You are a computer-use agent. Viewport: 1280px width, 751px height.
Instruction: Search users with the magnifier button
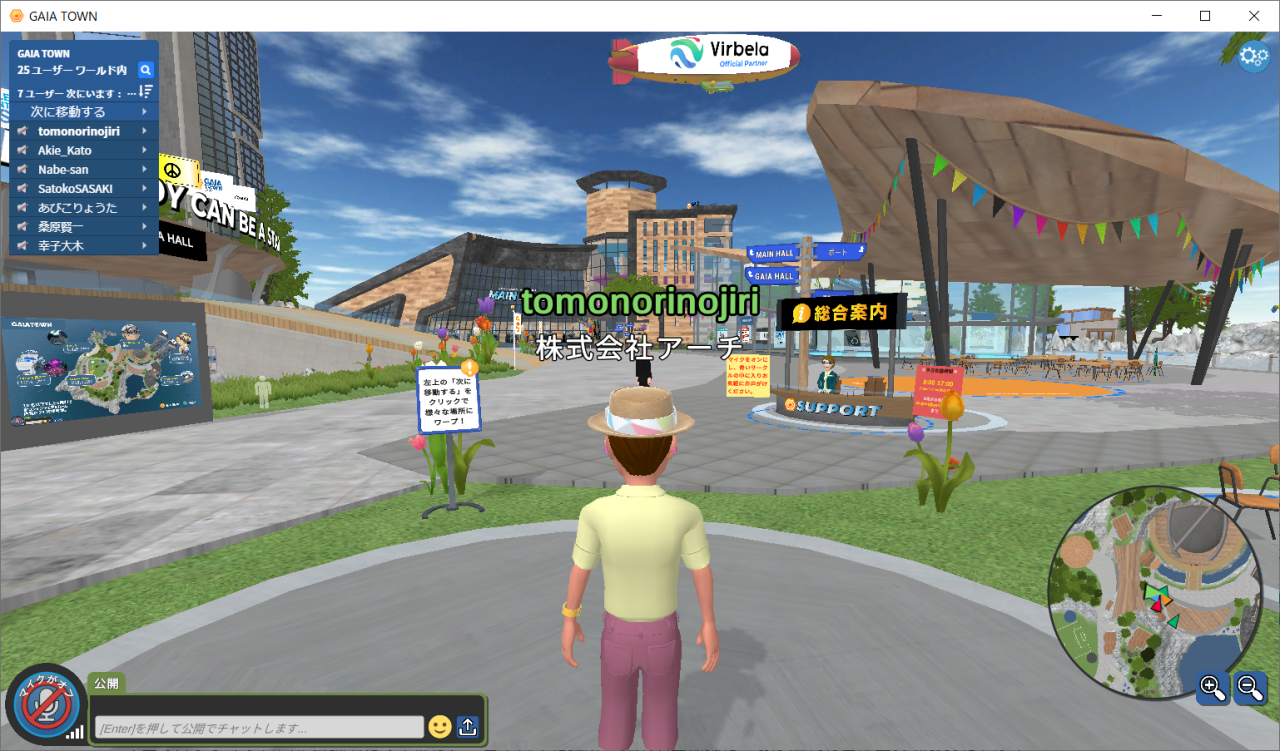point(145,70)
